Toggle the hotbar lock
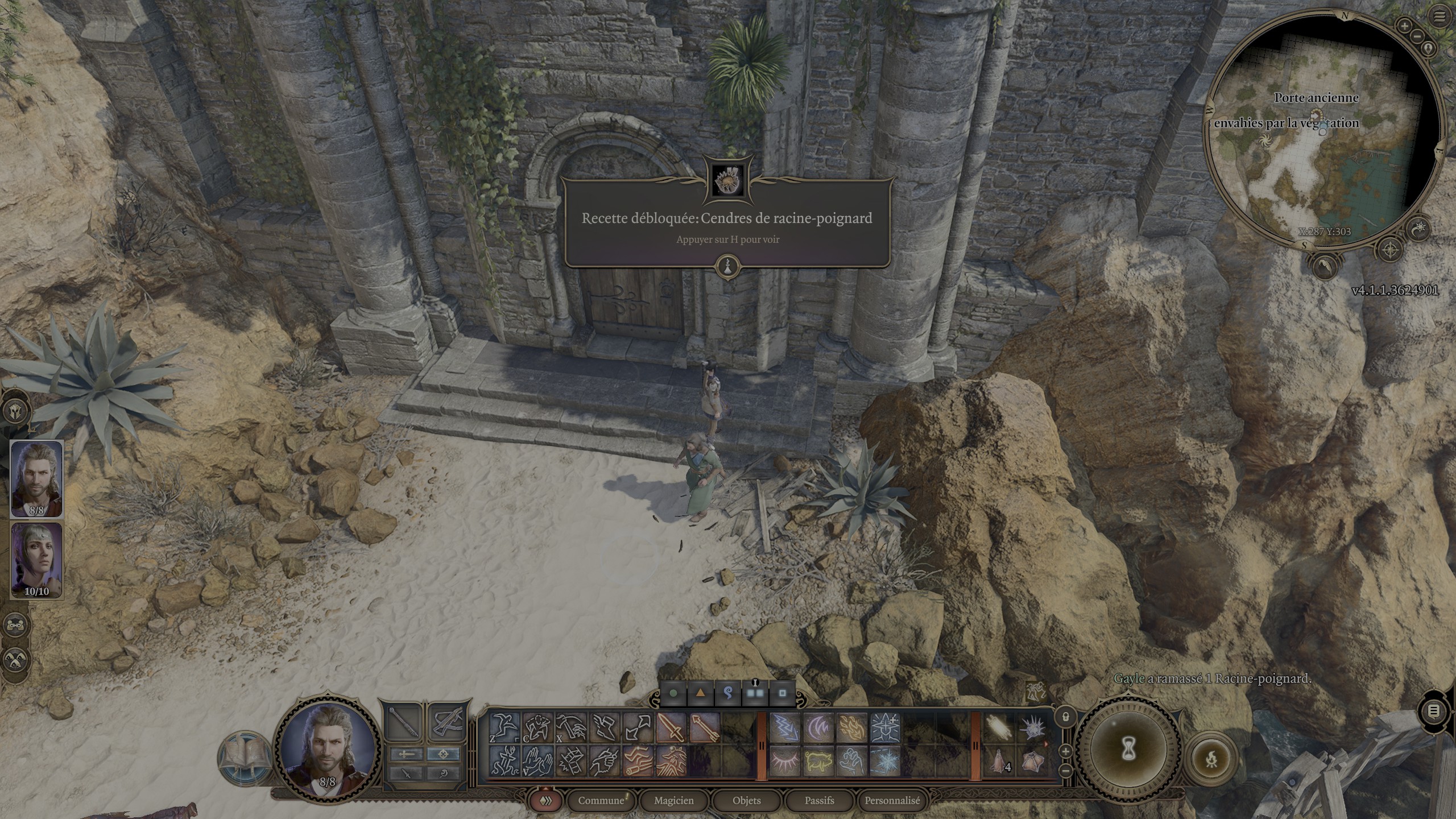This screenshot has width=1456, height=819. 1066,717
